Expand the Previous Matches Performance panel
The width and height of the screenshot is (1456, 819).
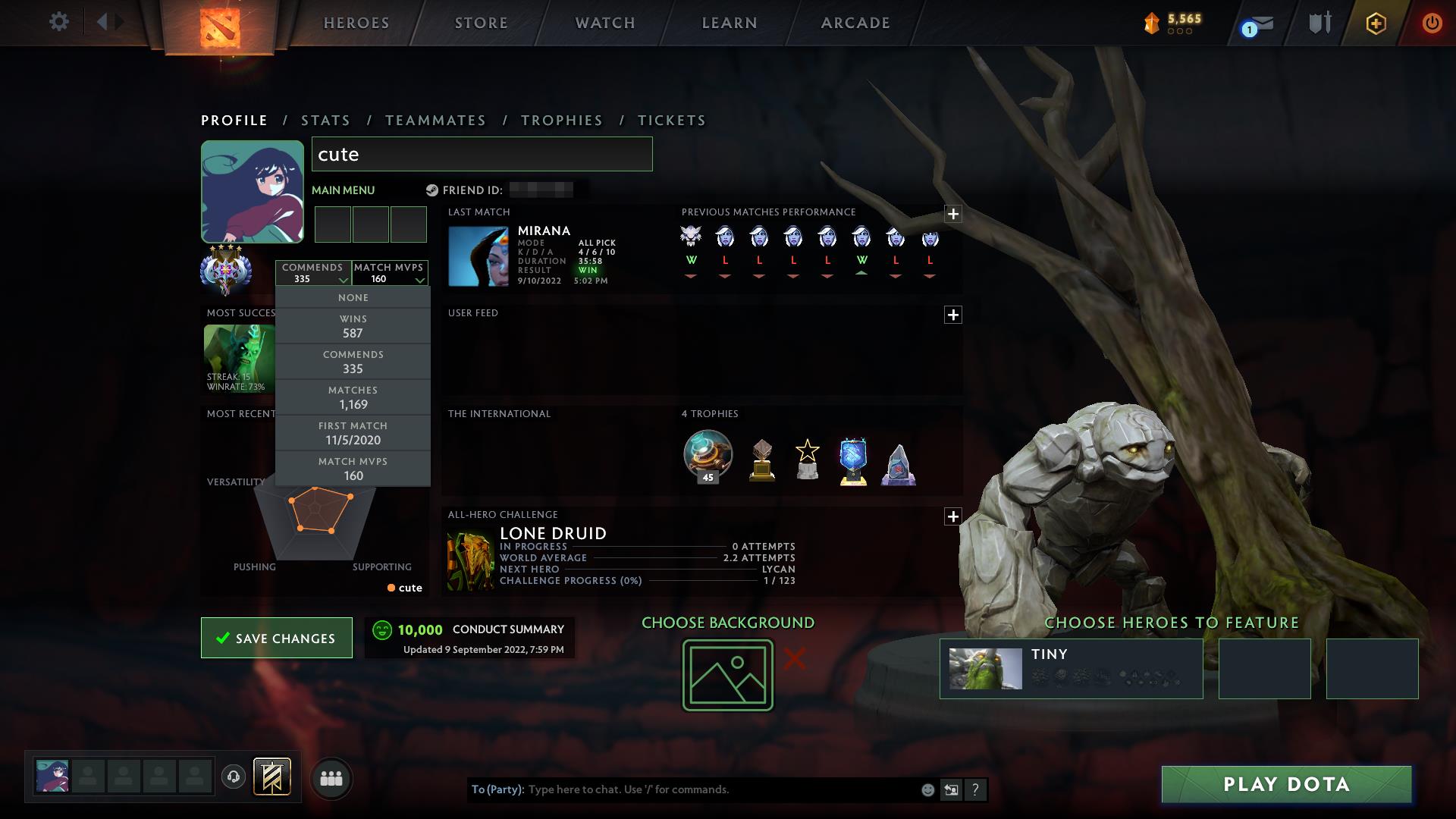tap(954, 215)
